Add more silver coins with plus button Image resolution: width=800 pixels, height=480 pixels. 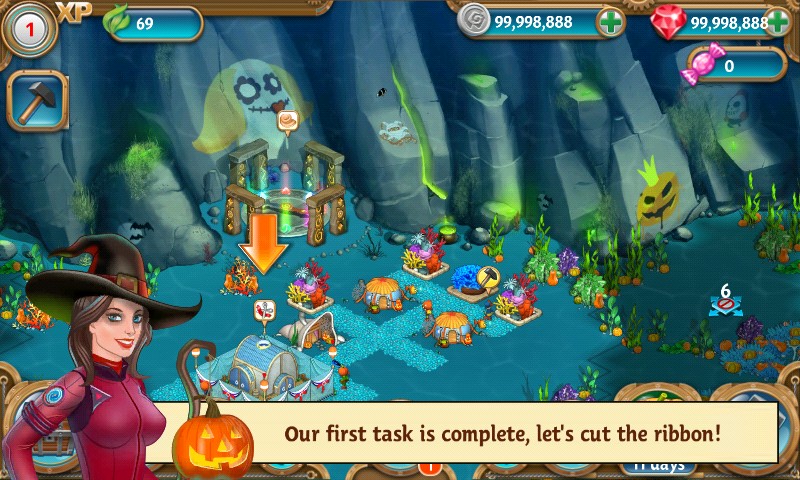(x=611, y=21)
